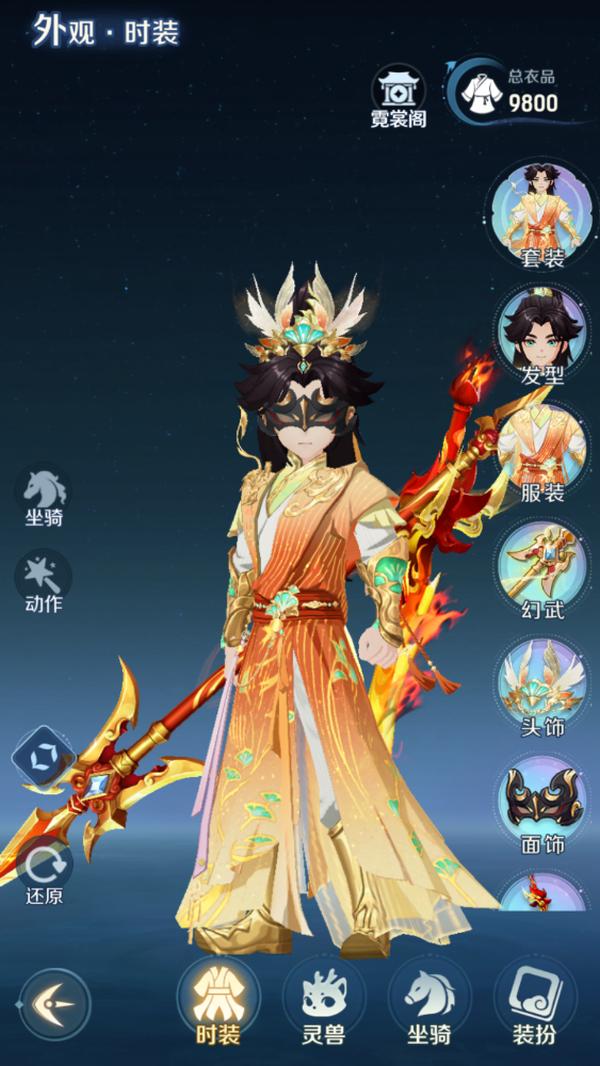Switch to the 服装 clothing category
Image resolution: width=600 pixels, height=1066 pixels.
(542, 452)
